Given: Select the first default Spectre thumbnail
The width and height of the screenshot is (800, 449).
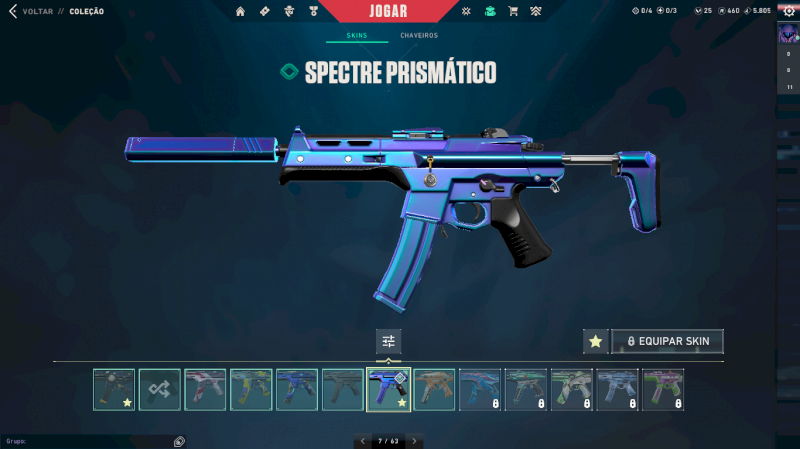Looking at the screenshot, I should [113, 390].
